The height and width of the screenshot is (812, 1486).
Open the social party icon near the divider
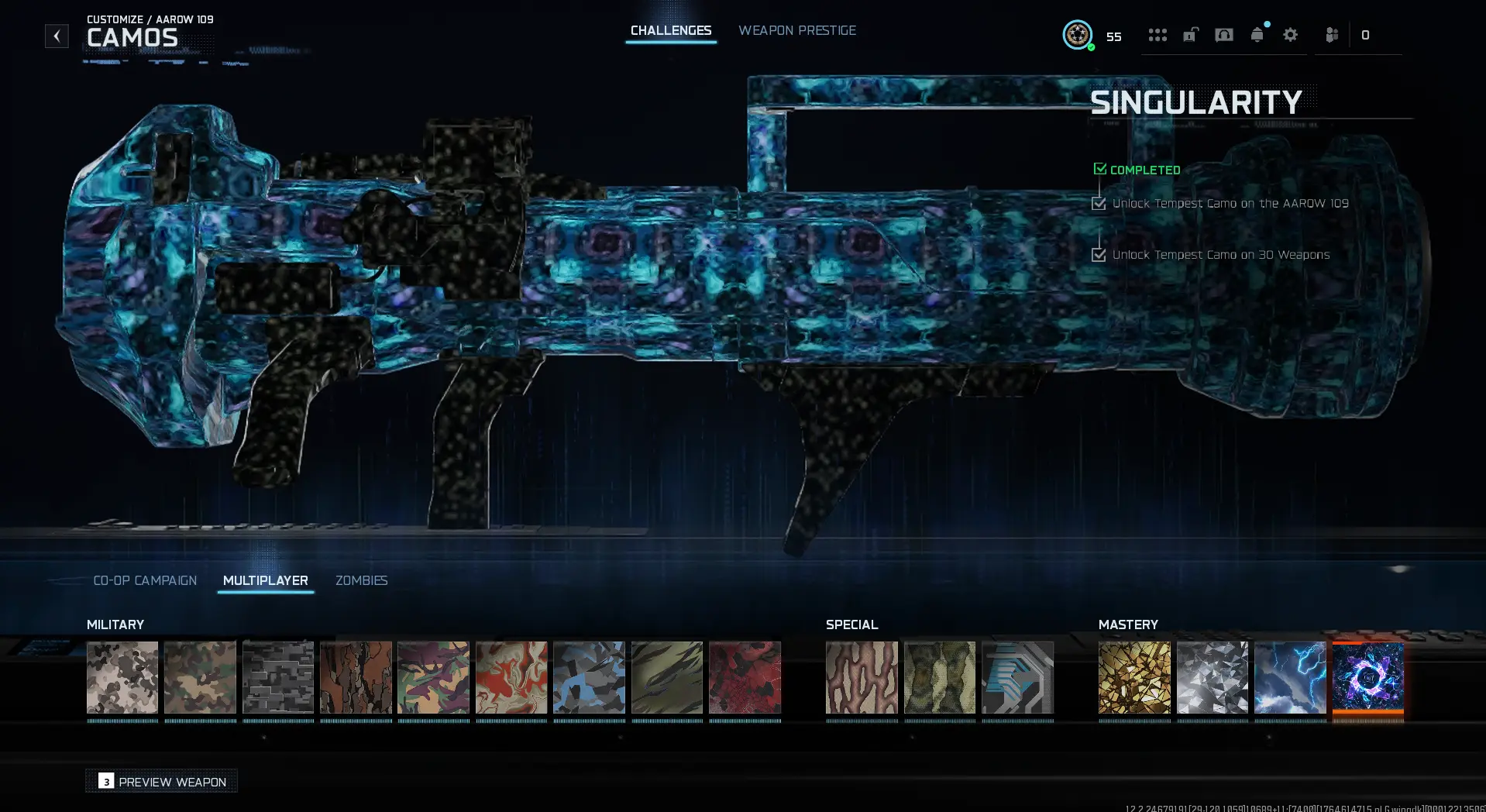(1332, 35)
